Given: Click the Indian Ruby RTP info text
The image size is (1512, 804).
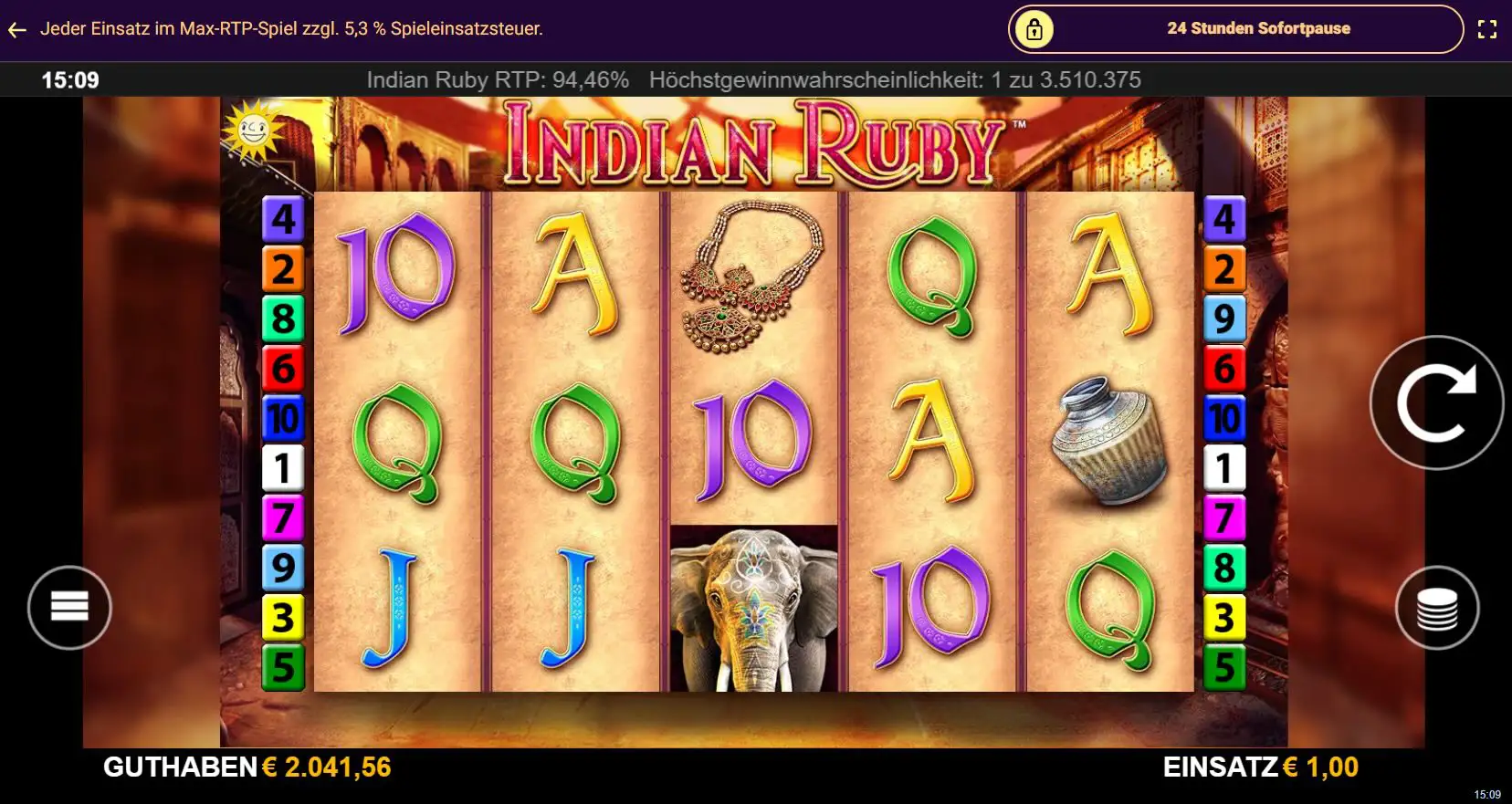Looking at the screenshot, I should coord(496,80).
